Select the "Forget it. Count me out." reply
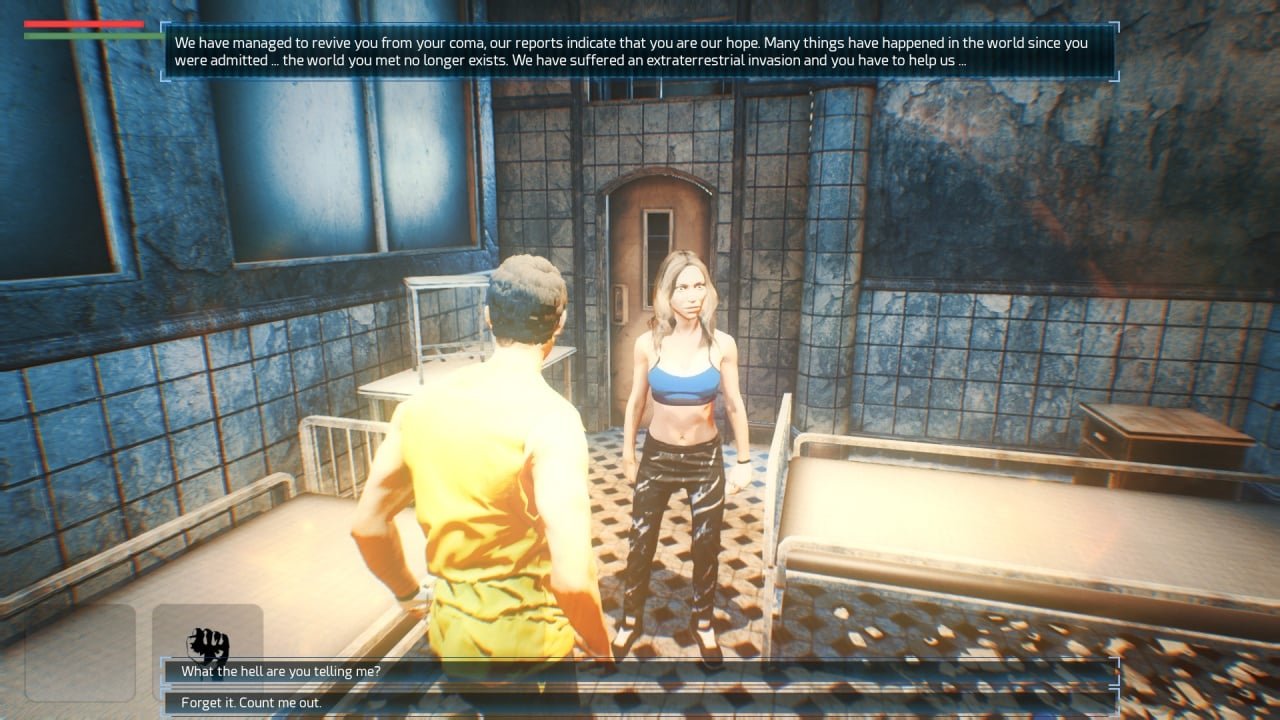This screenshot has width=1280, height=720. pyautogui.click(x=251, y=702)
